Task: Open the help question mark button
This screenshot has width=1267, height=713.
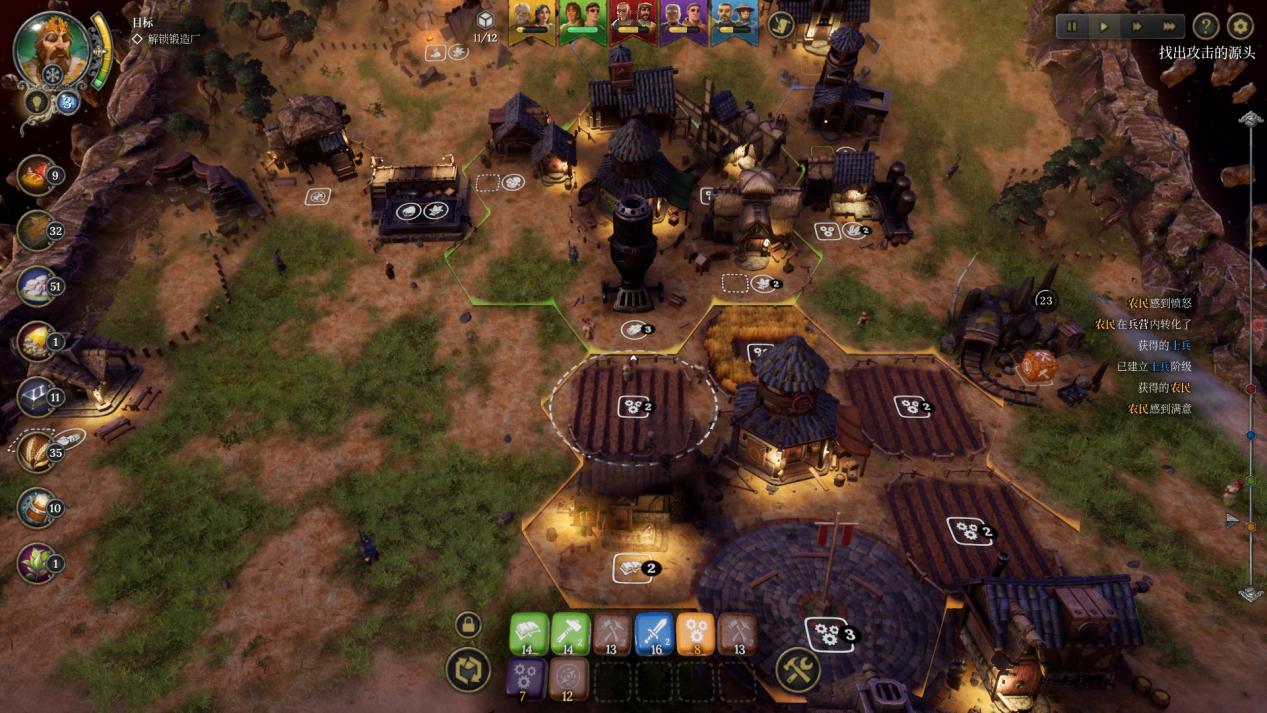Action: coord(1206,27)
